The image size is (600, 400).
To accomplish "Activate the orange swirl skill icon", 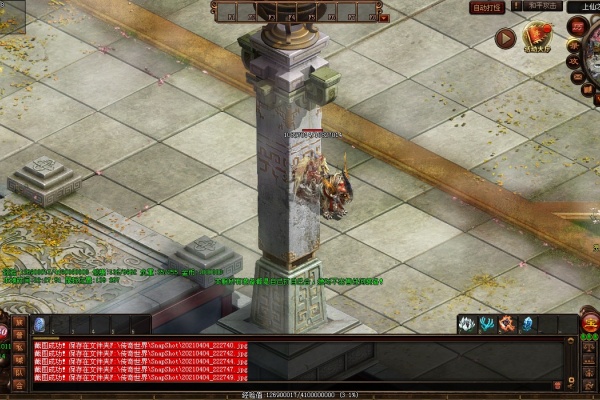I will 506,324.
